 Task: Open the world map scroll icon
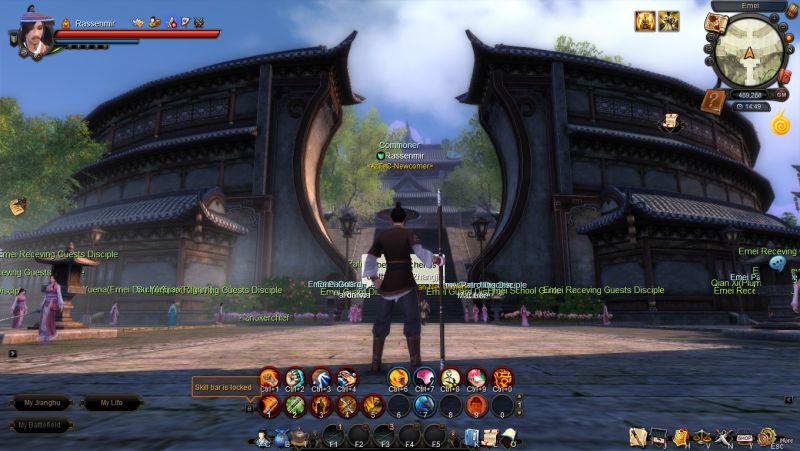point(715,21)
